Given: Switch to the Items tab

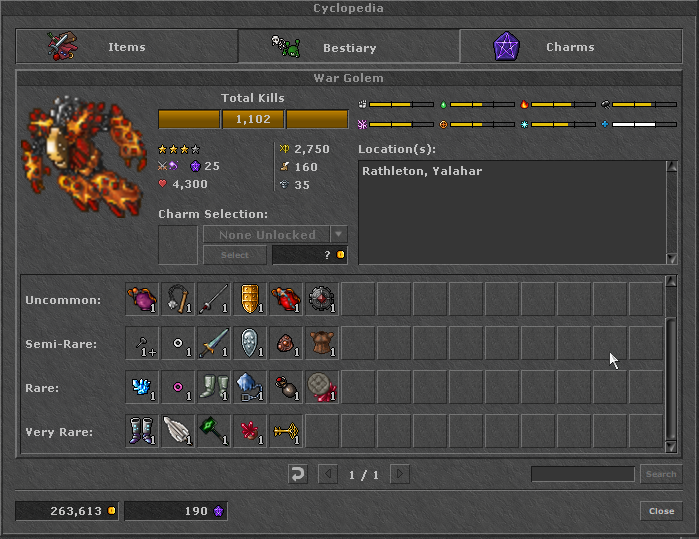Looking at the screenshot, I should 126,46.
